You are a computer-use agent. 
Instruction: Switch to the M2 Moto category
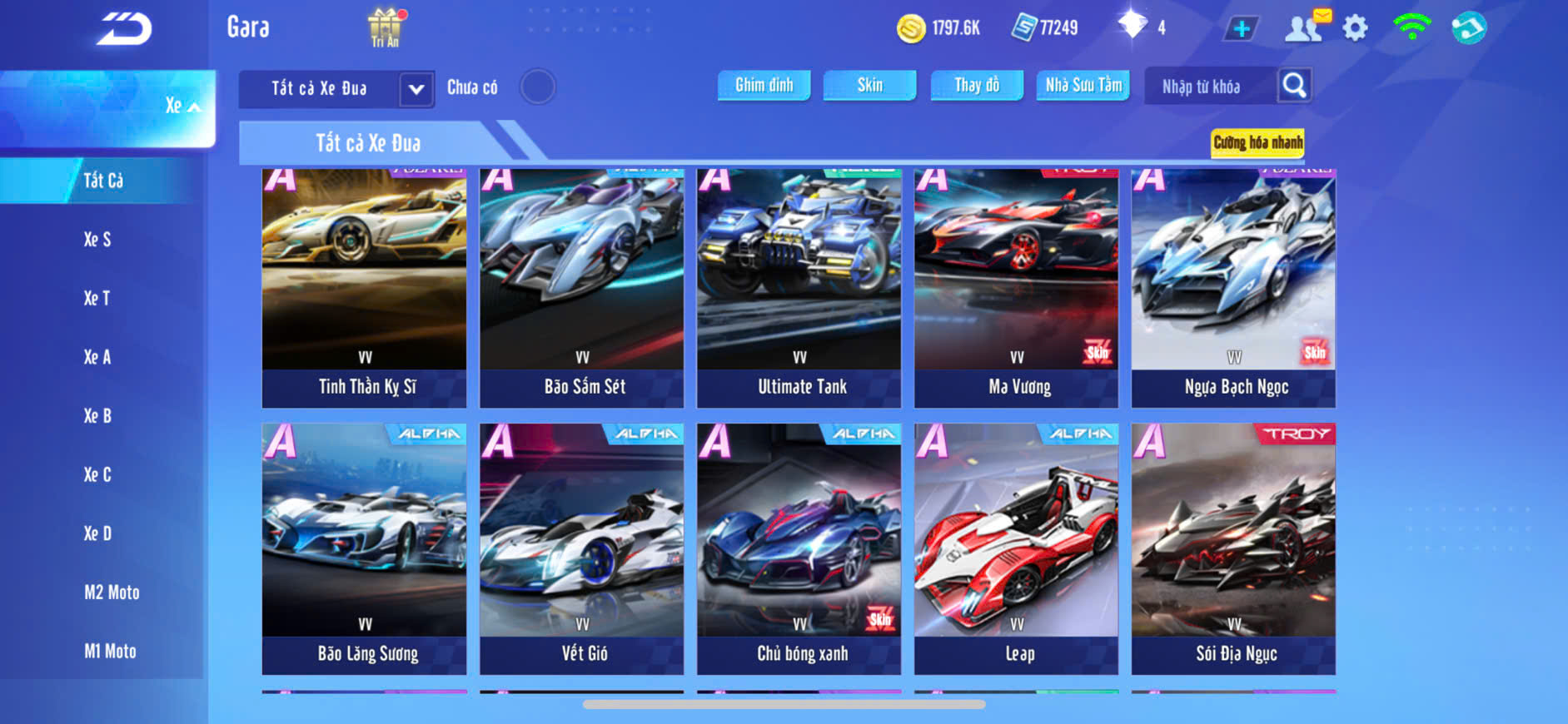coord(112,593)
